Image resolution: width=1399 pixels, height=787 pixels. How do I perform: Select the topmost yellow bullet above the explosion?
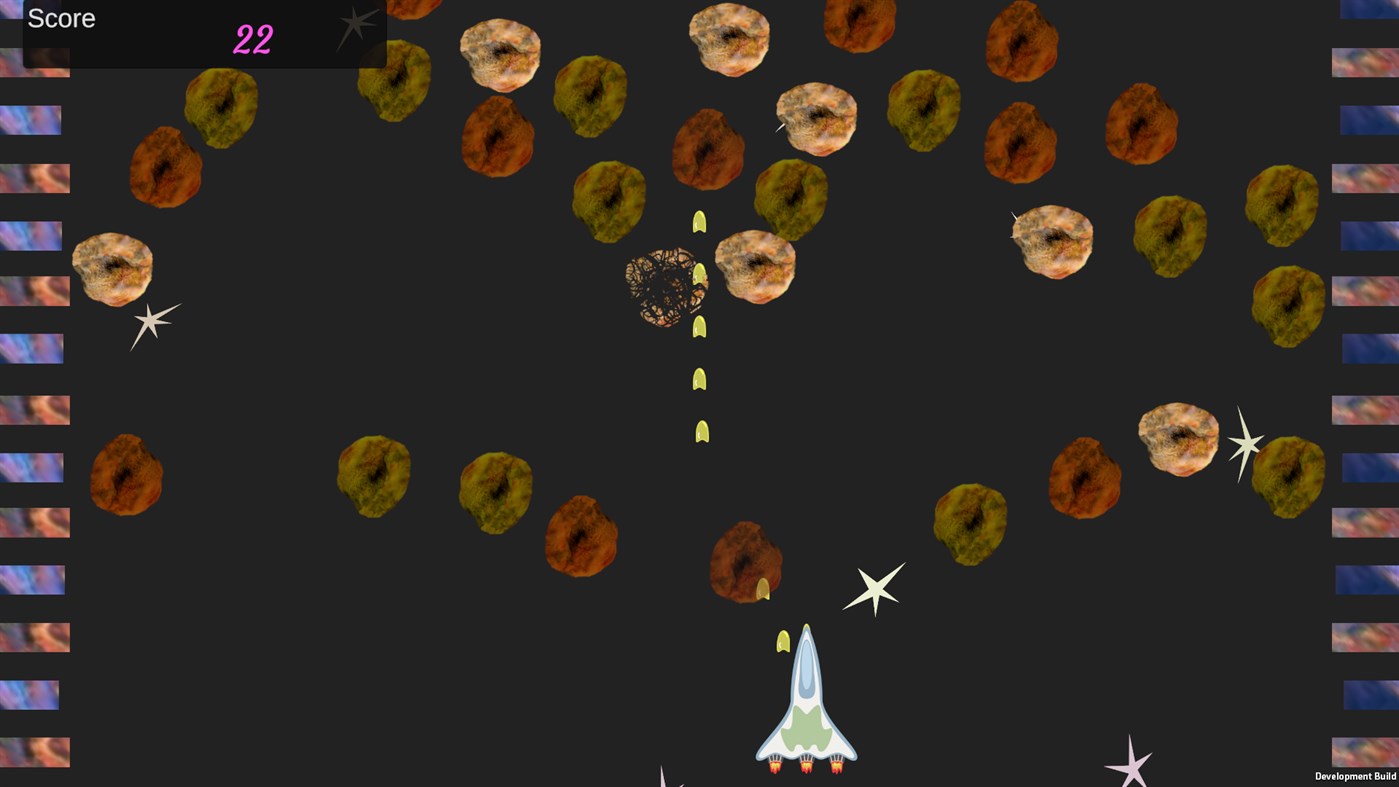pos(699,220)
